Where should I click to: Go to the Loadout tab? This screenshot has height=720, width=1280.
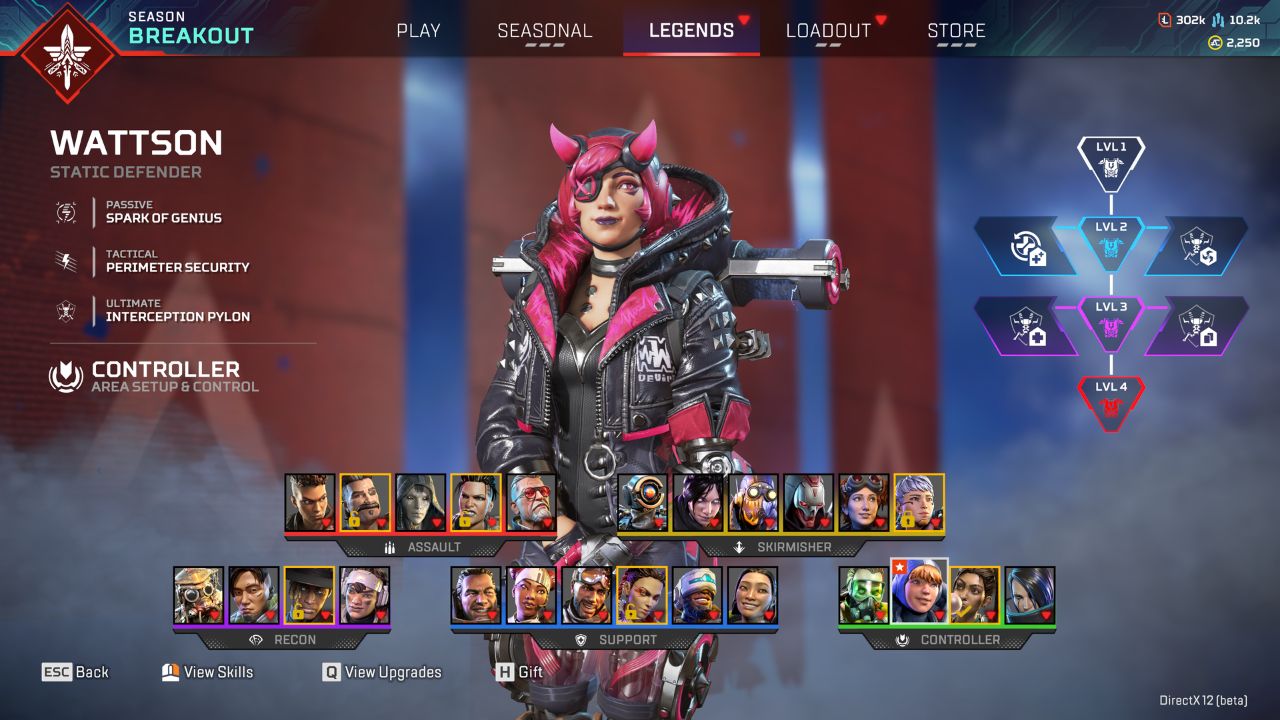(828, 30)
